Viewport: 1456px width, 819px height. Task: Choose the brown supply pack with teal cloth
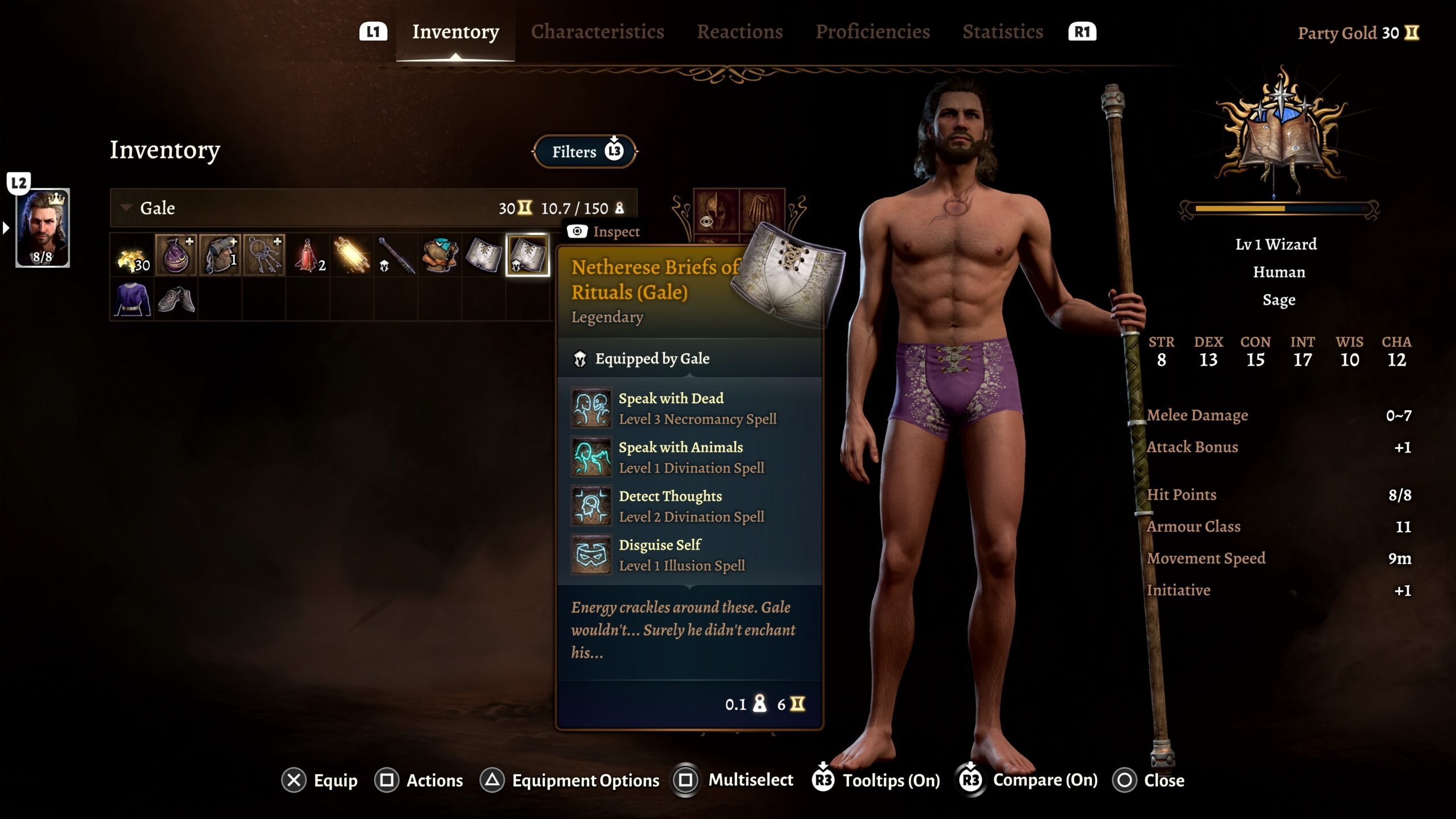click(440, 255)
